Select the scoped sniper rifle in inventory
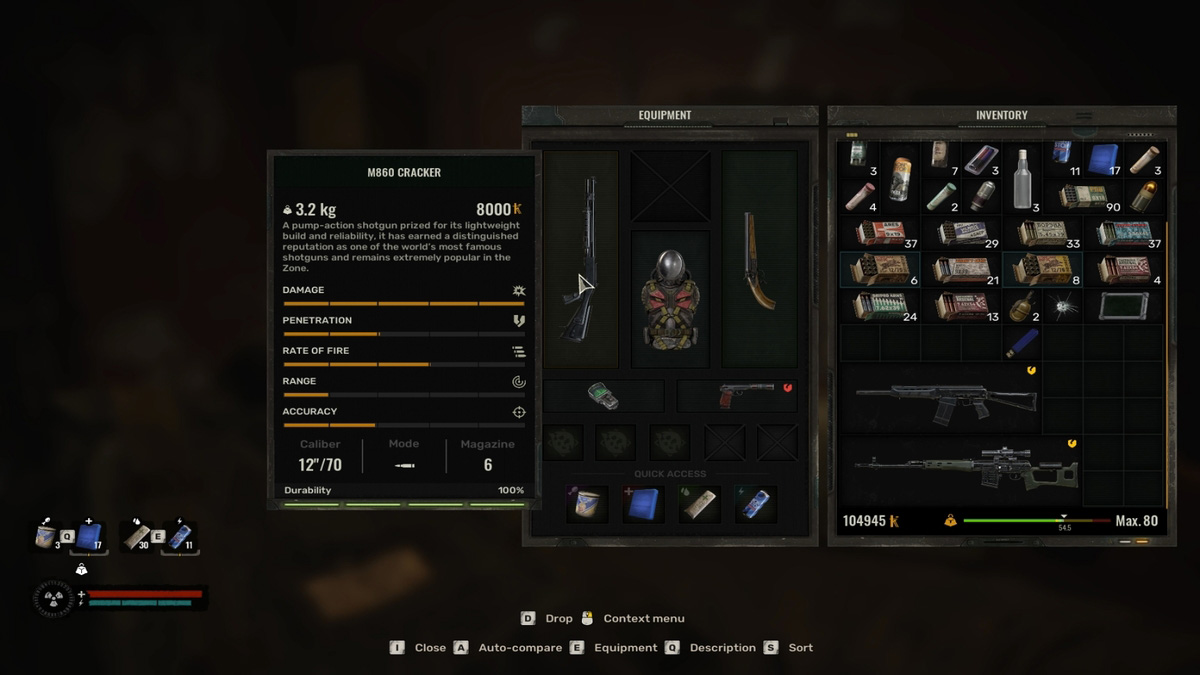1200x675 pixels. click(965, 470)
